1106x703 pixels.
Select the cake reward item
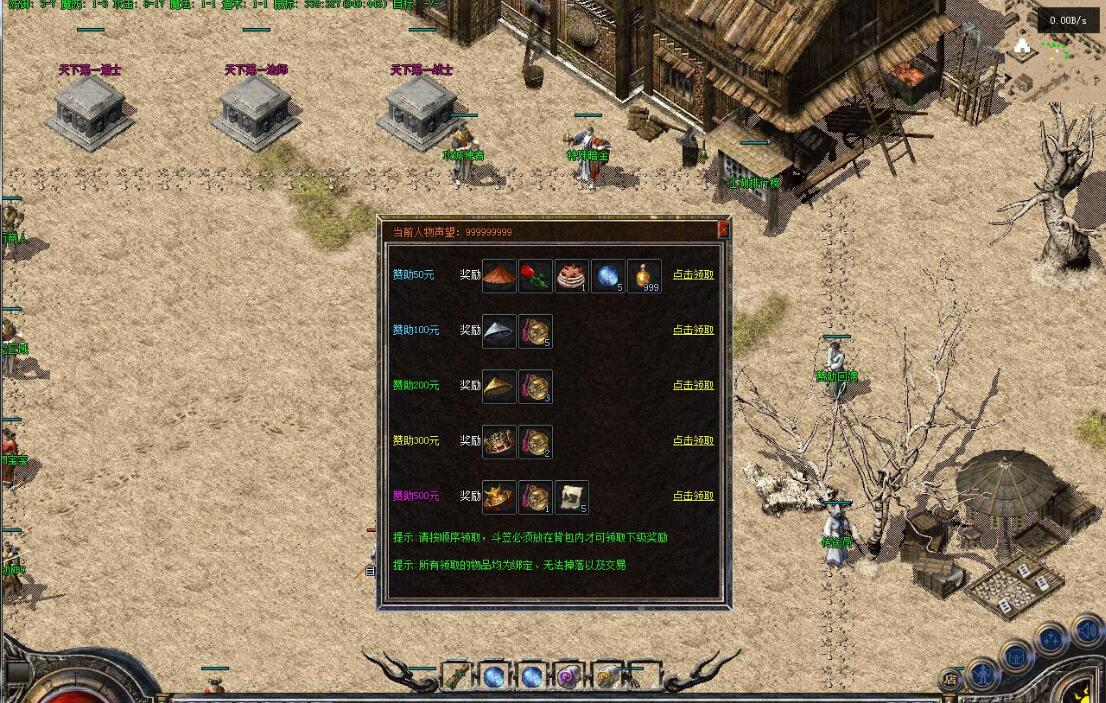coord(572,276)
